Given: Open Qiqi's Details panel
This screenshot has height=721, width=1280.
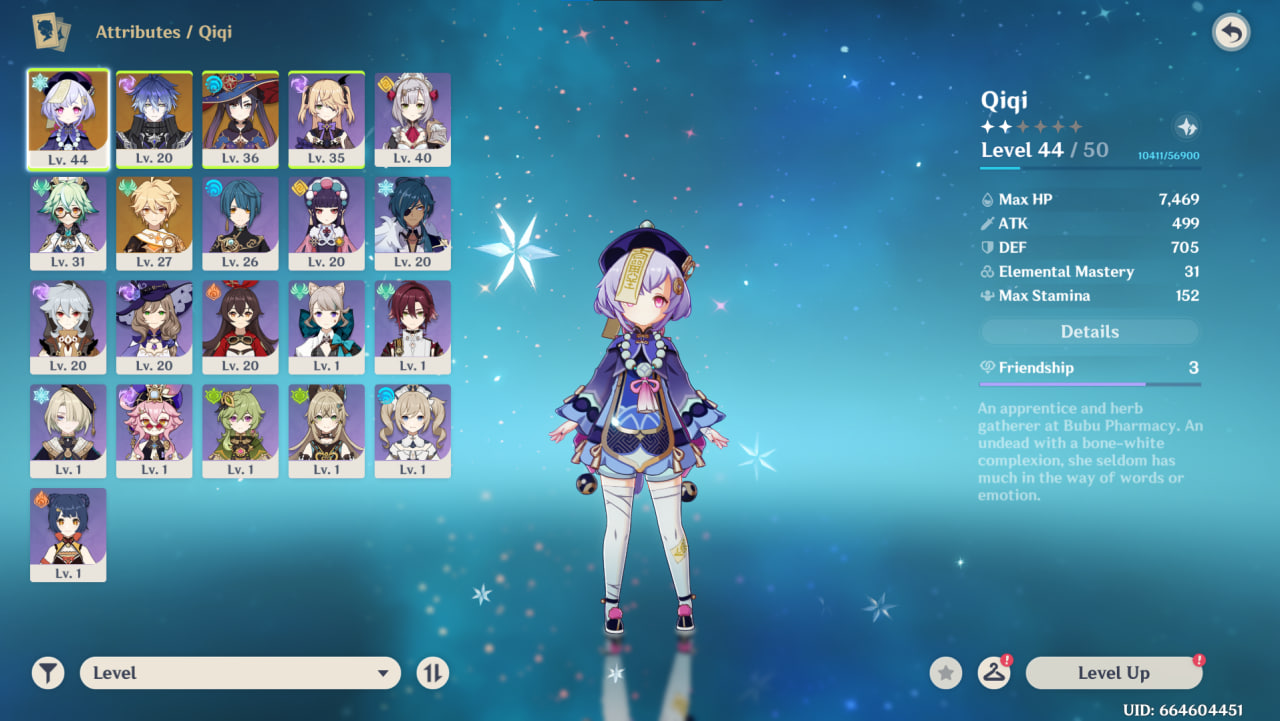Looking at the screenshot, I should click(1089, 332).
